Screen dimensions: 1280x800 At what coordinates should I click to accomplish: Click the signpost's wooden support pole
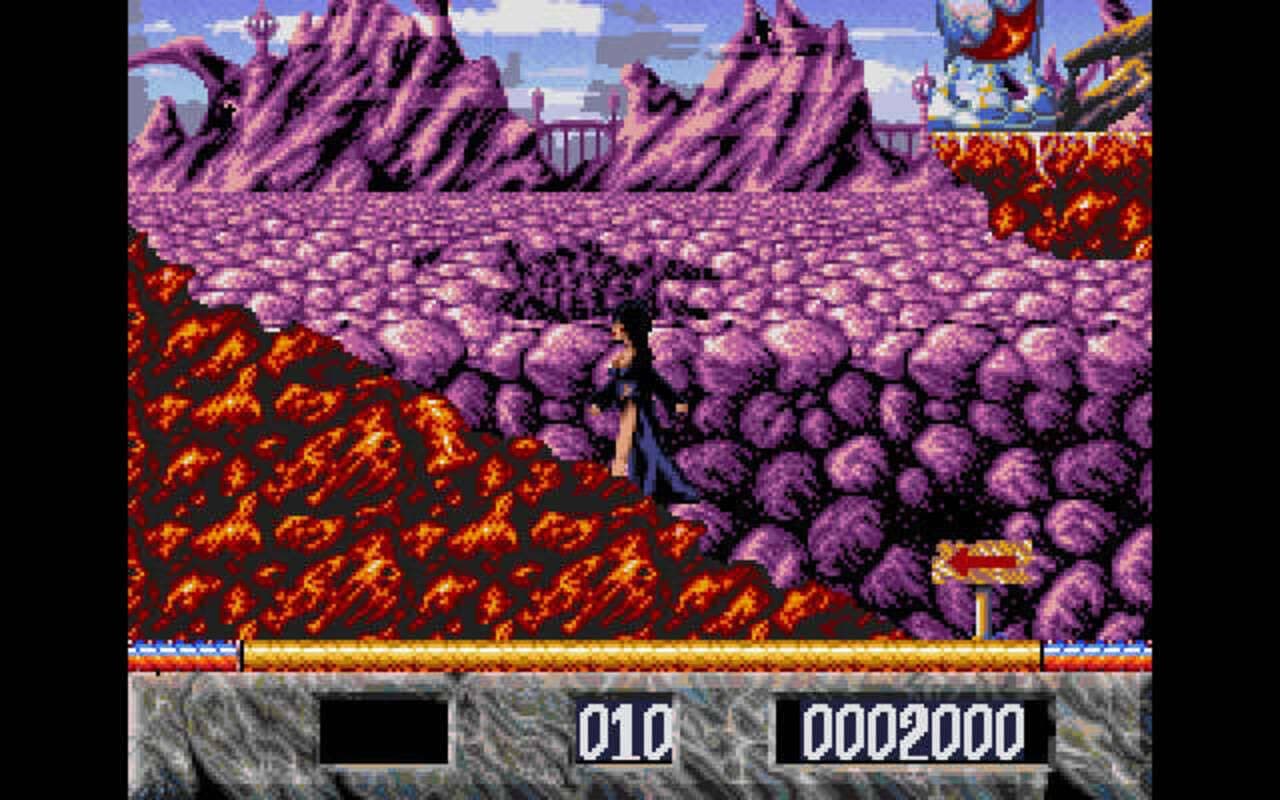(x=985, y=610)
